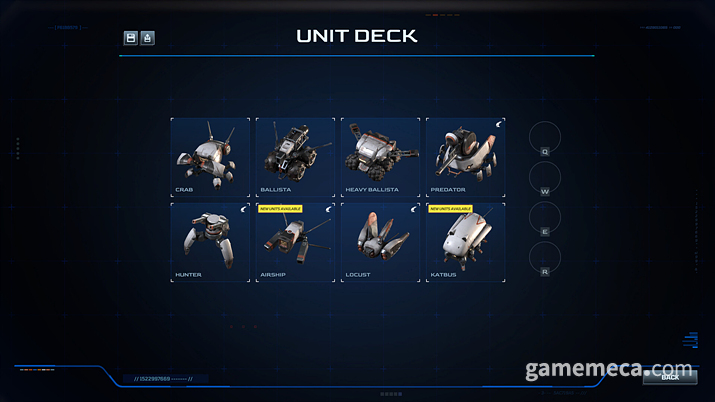The height and width of the screenshot is (402, 715).
Task: Select the Katbus unit card
Action: coord(465,241)
